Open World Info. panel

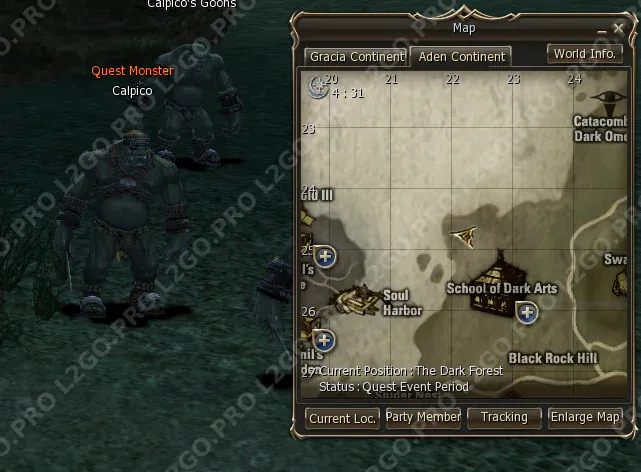tap(583, 54)
